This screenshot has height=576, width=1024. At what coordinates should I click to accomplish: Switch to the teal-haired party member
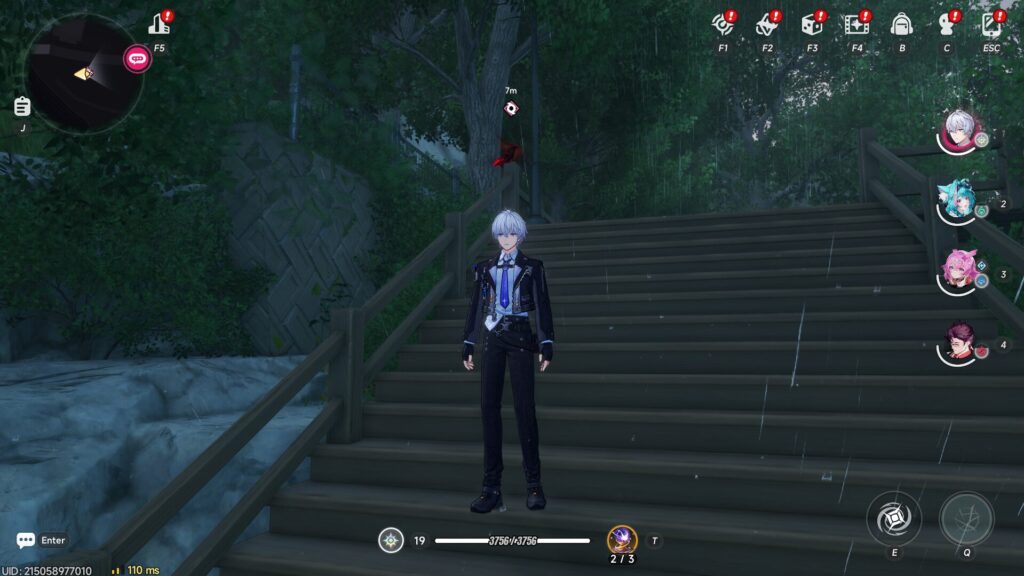click(959, 201)
